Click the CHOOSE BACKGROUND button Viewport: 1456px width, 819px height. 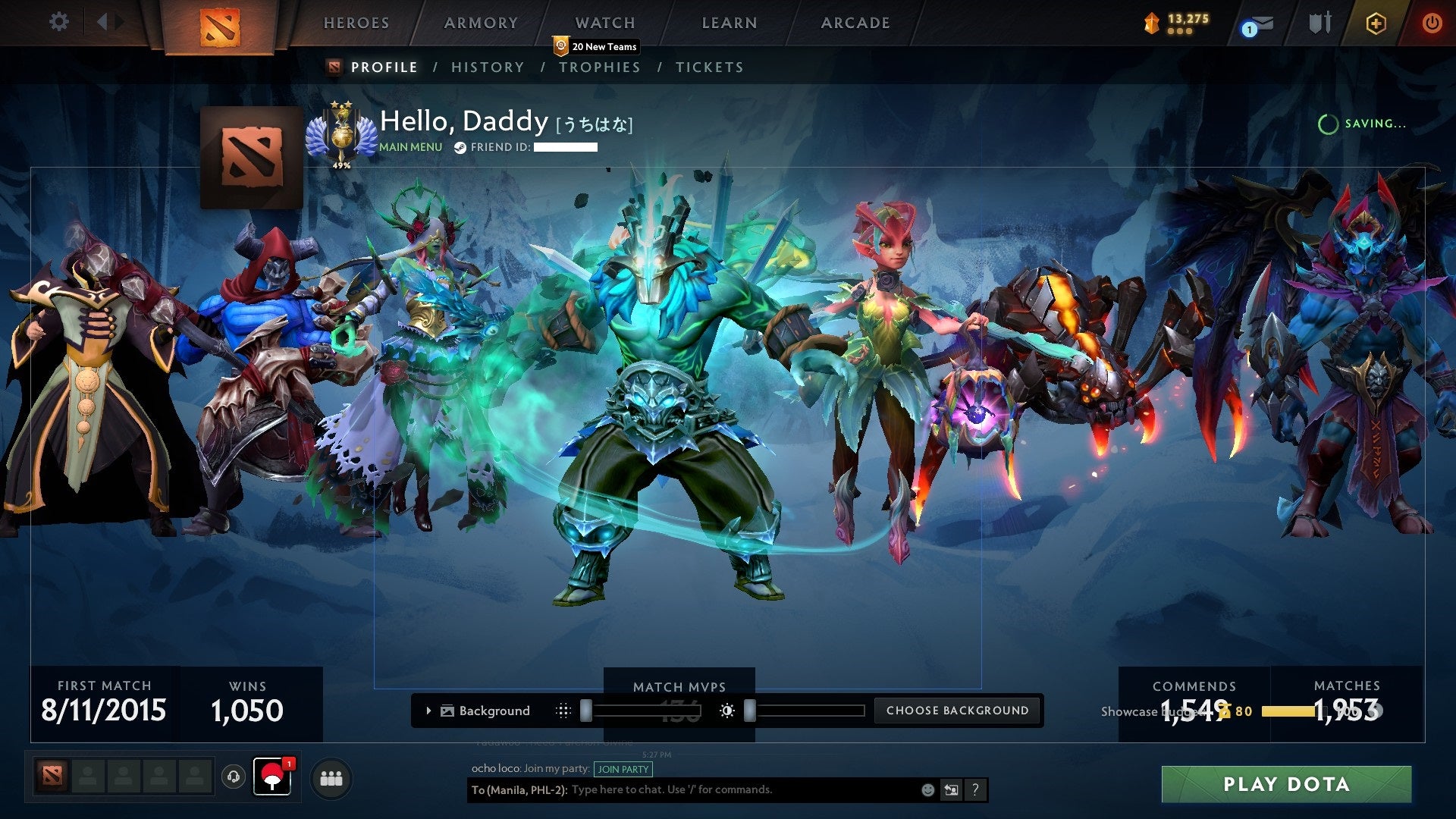957,711
